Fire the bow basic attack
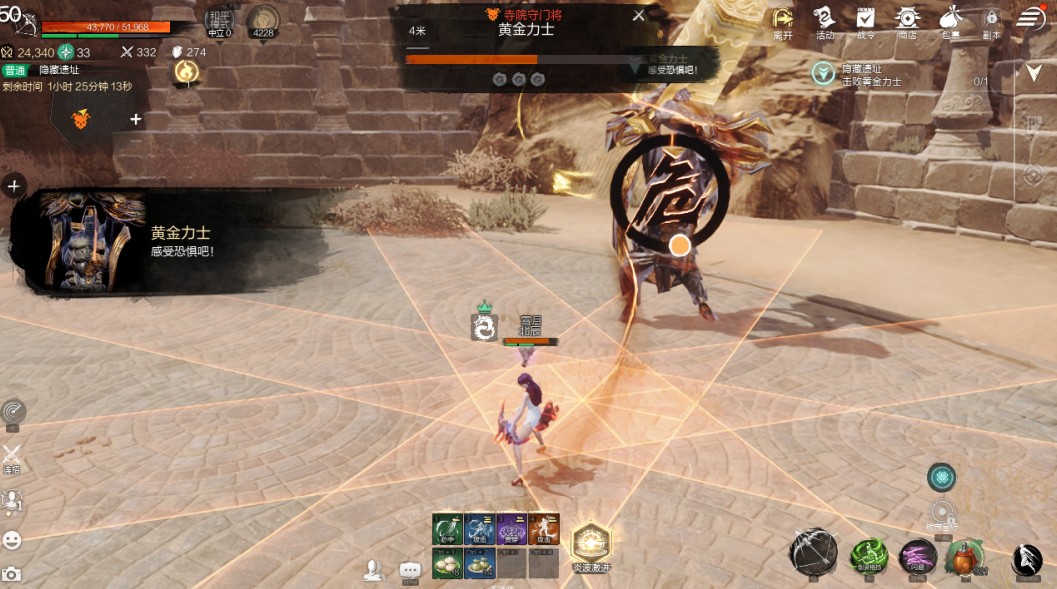This screenshot has height=589, width=1057. click(x=813, y=552)
